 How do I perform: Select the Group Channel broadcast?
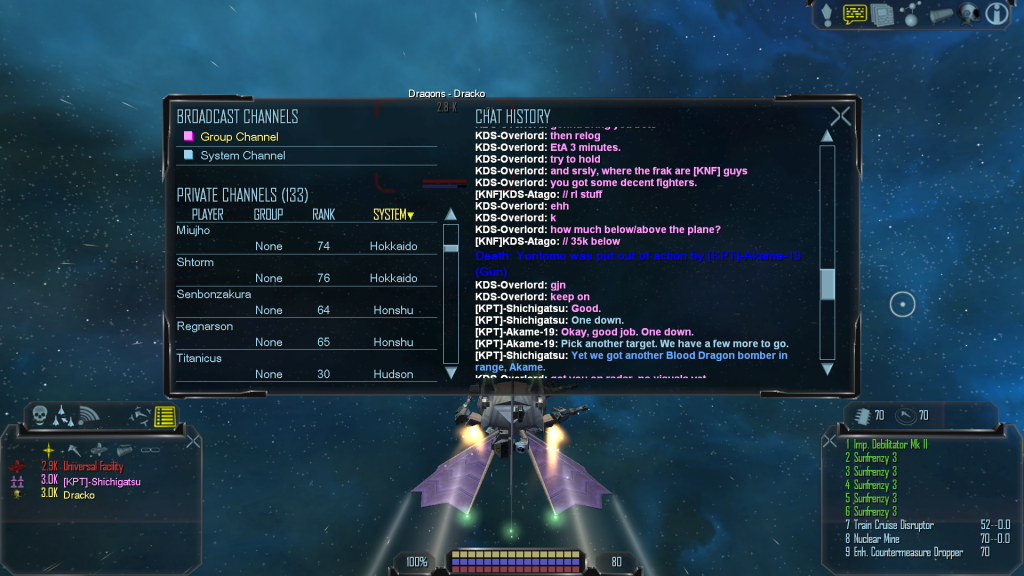click(239, 137)
